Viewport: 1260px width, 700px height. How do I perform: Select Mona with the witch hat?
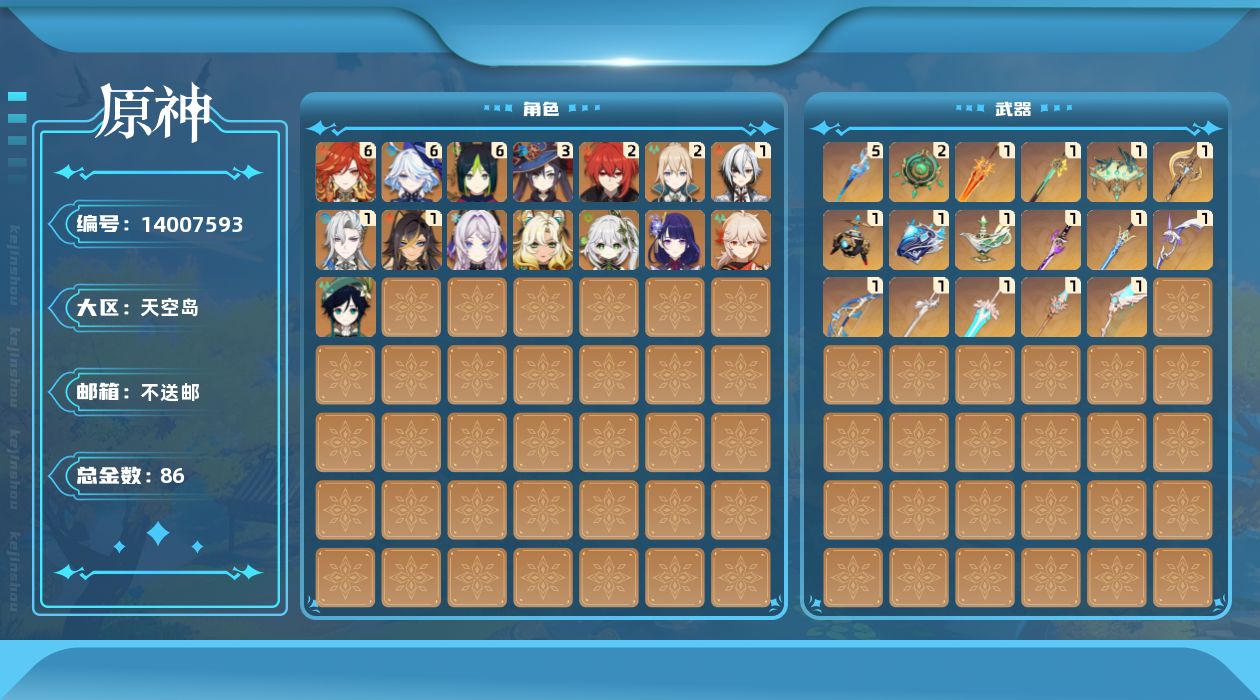coord(543,172)
